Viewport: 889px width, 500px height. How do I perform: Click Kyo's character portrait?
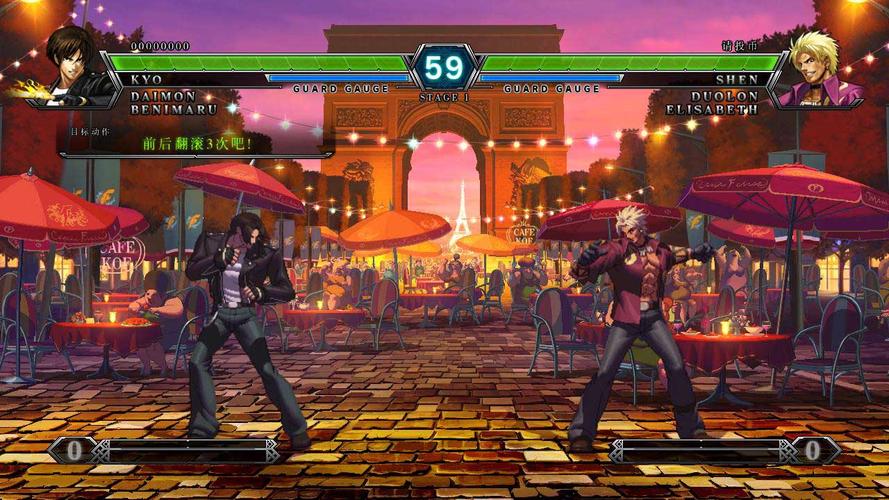coord(74,66)
